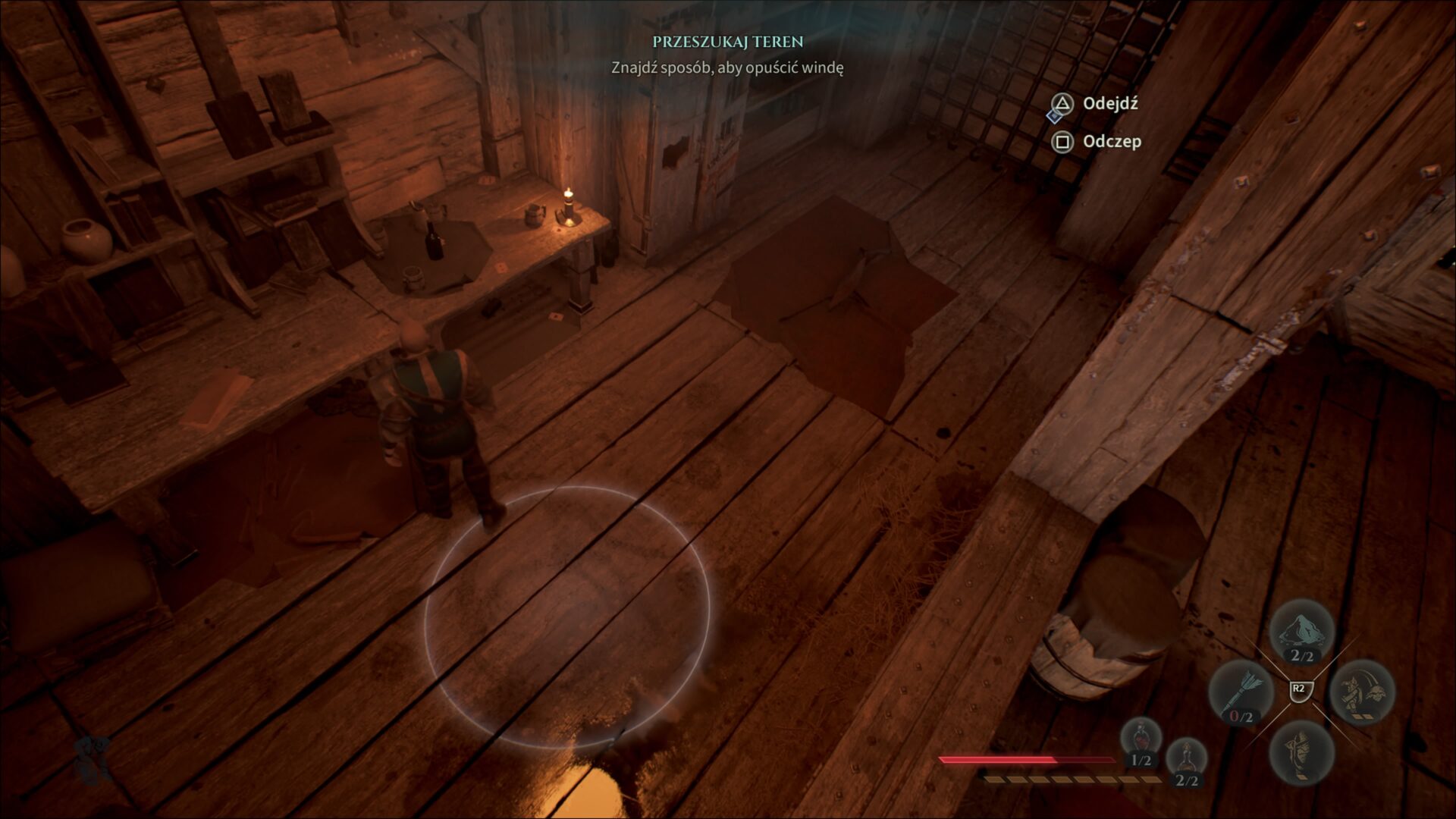Choose the dart ammo slot showing 0/2

1241,692
